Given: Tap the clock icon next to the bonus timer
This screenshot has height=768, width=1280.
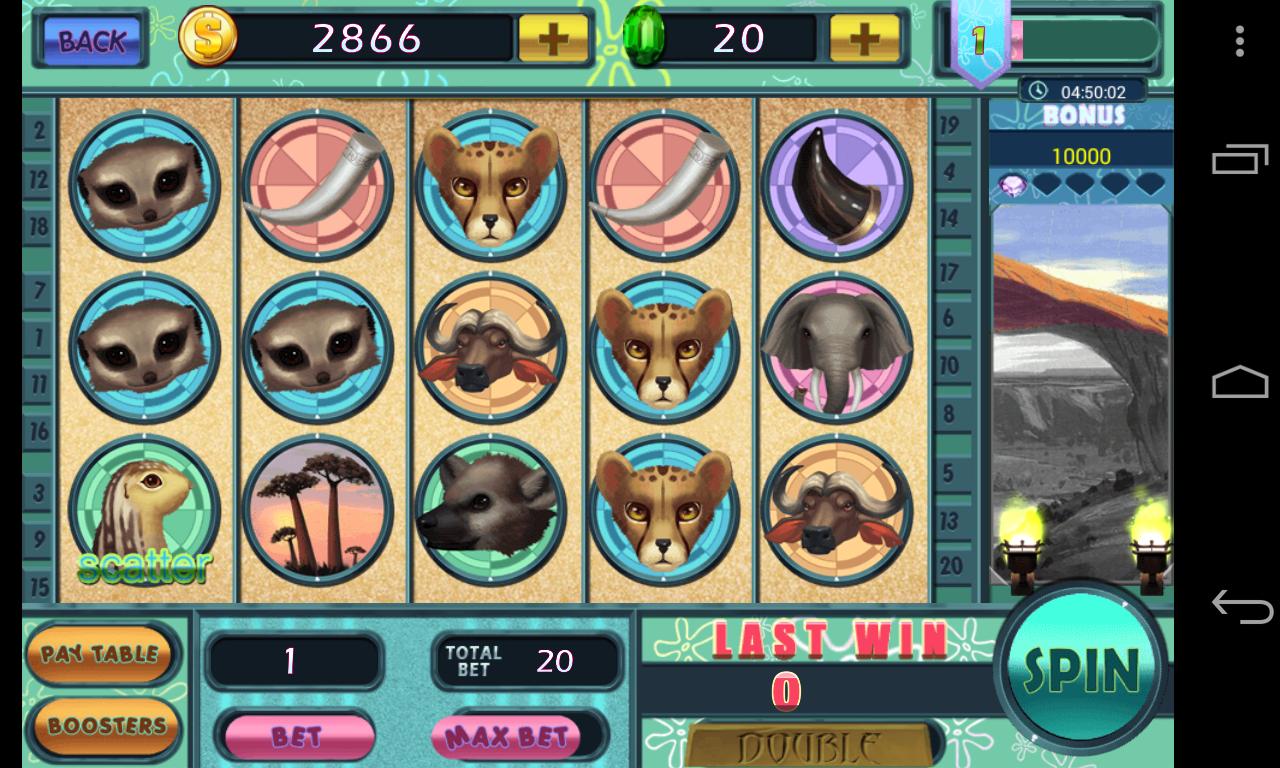Looking at the screenshot, I should [1036, 89].
